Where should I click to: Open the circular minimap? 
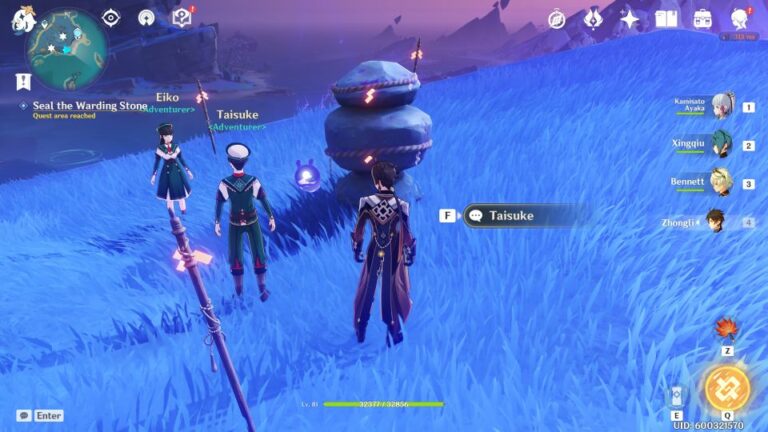pyautogui.click(x=67, y=46)
